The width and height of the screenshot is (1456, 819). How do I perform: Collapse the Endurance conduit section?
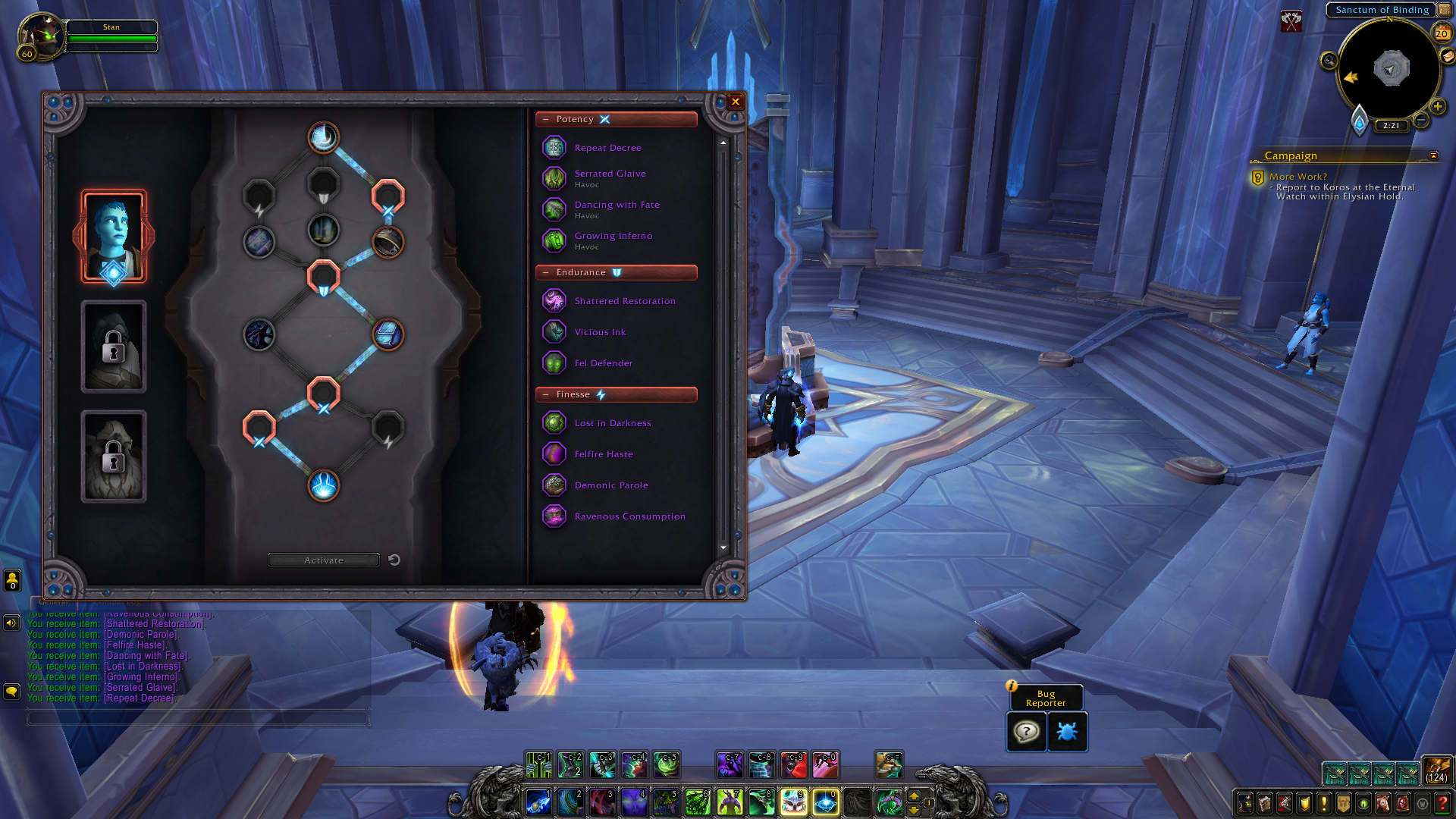546,273
